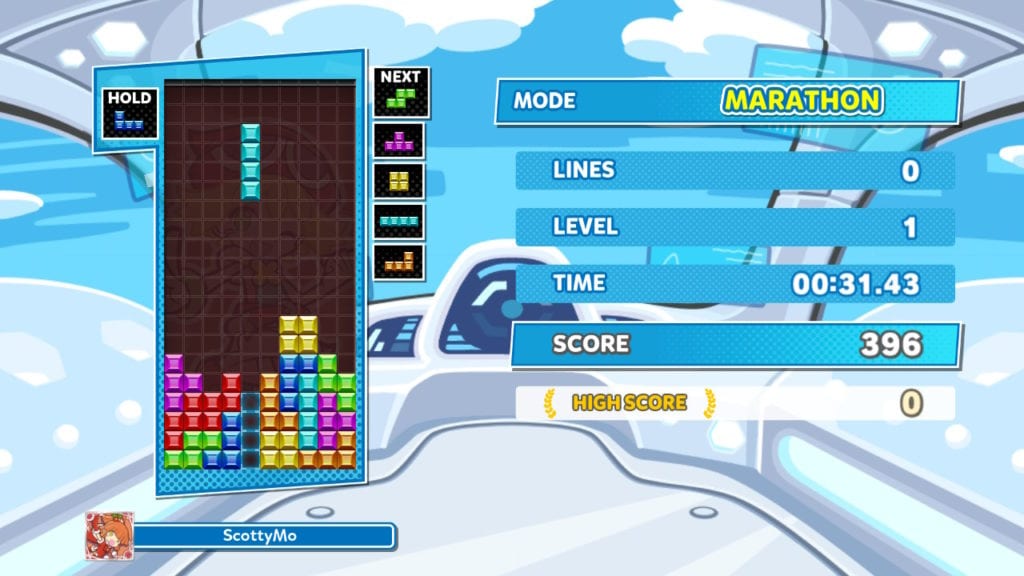Viewport: 1024px width, 576px height.
Task: Select the orange L piece in the queue
Action: (x=400, y=262)
